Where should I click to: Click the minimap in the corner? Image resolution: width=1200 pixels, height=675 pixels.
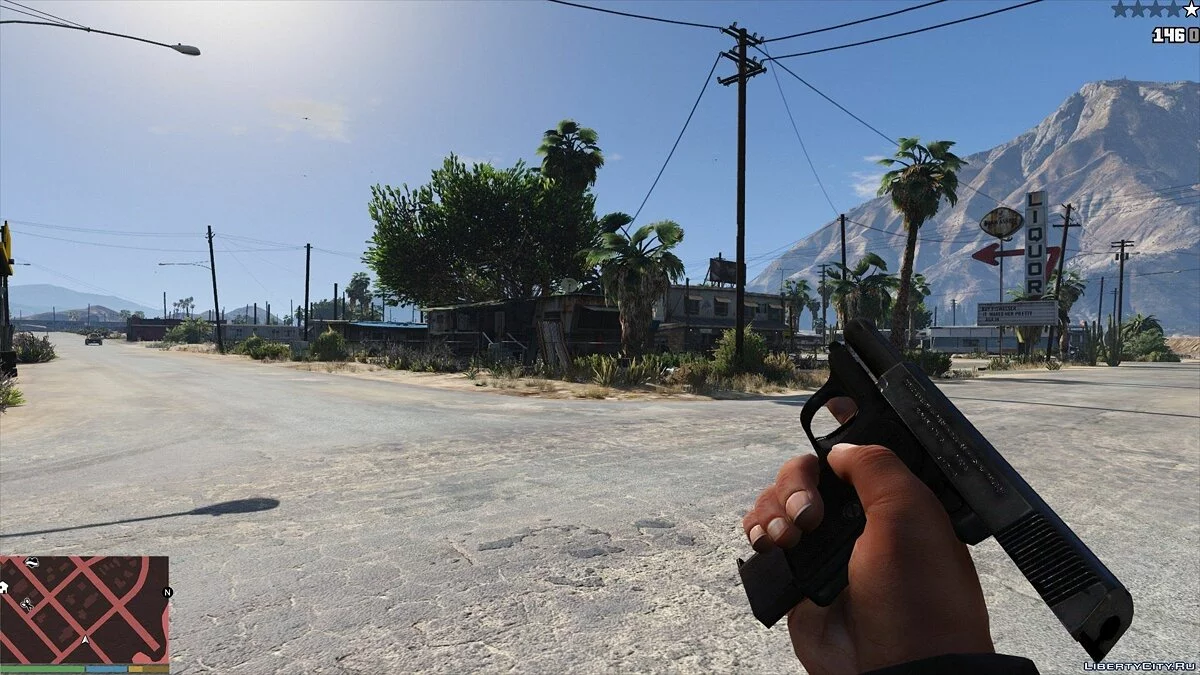(x=85, y=610)
